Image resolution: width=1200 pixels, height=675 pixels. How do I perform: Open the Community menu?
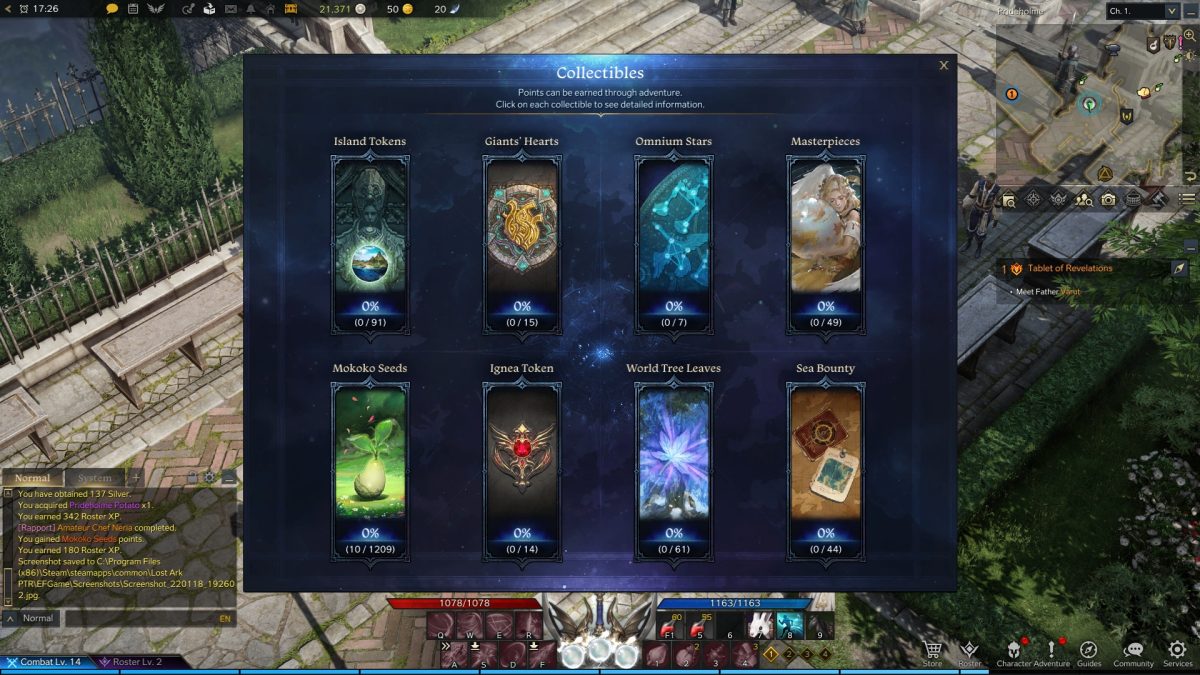[x=1134, y=652]
